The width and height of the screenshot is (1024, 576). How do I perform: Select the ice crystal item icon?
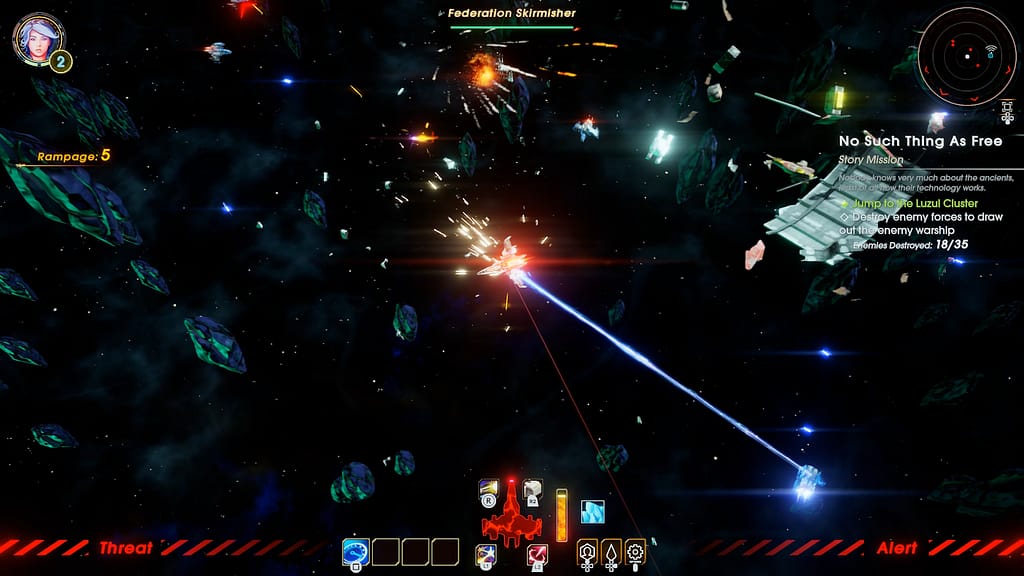click(x=593, y=511)
